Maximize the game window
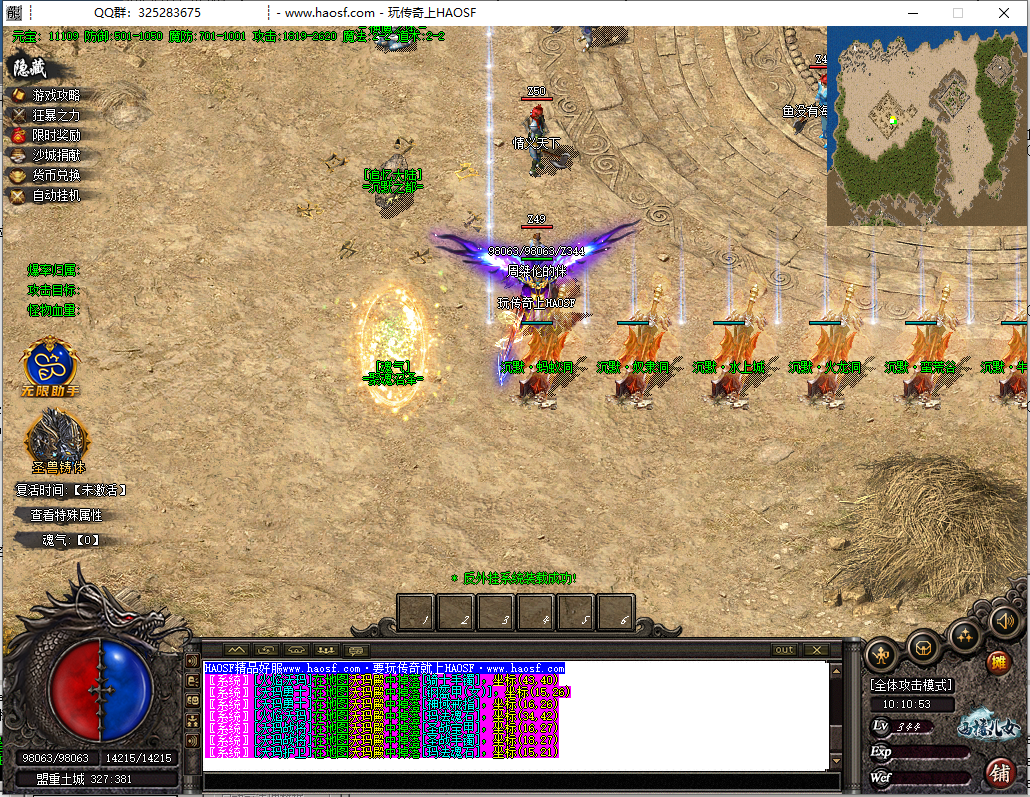The image size is (1030, 797). 958,13
